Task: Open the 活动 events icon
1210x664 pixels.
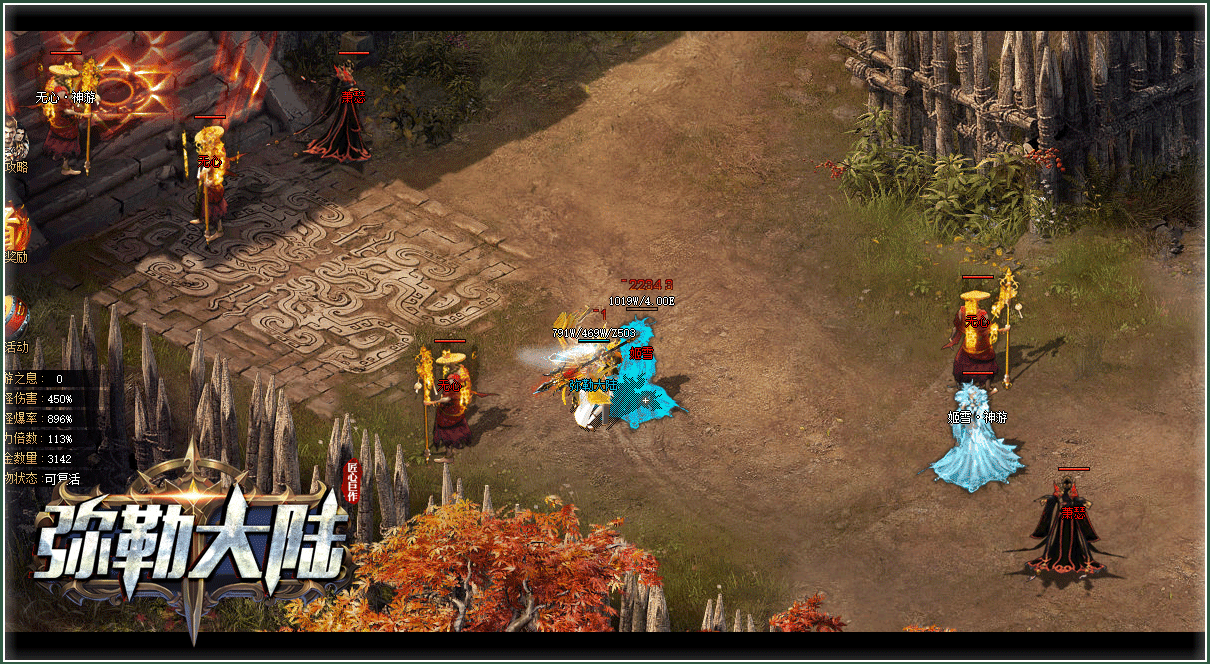Action: tap(16, 322)
